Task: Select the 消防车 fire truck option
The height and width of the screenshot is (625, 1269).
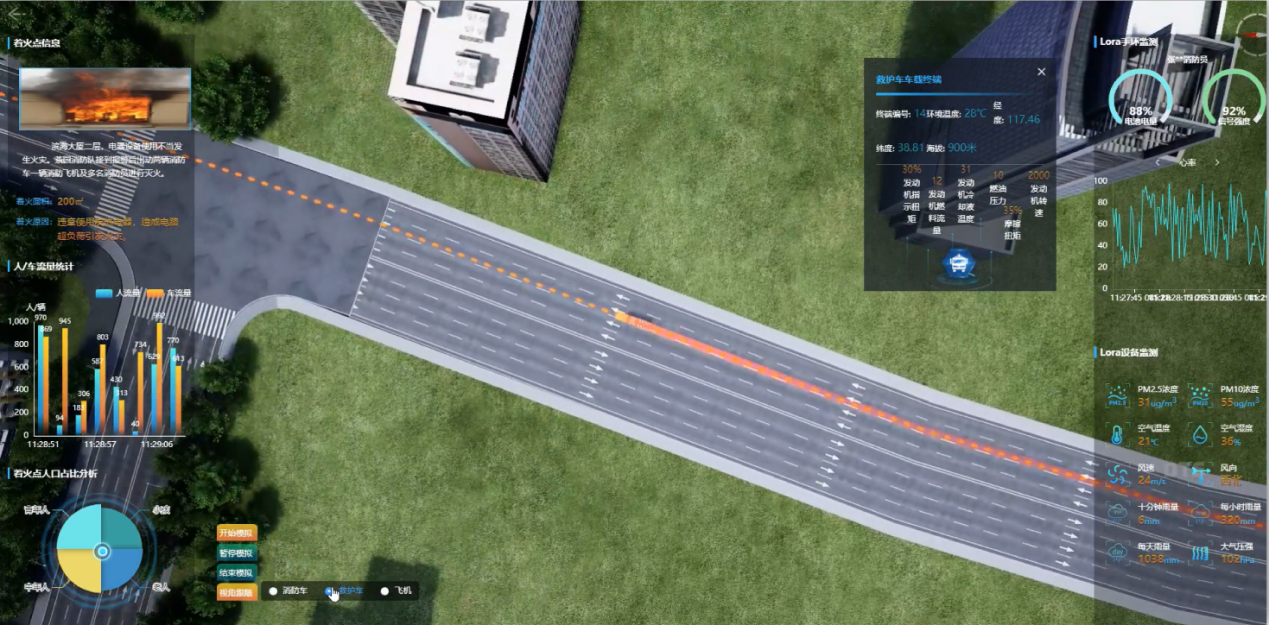Action: click(x=273, y=591)
